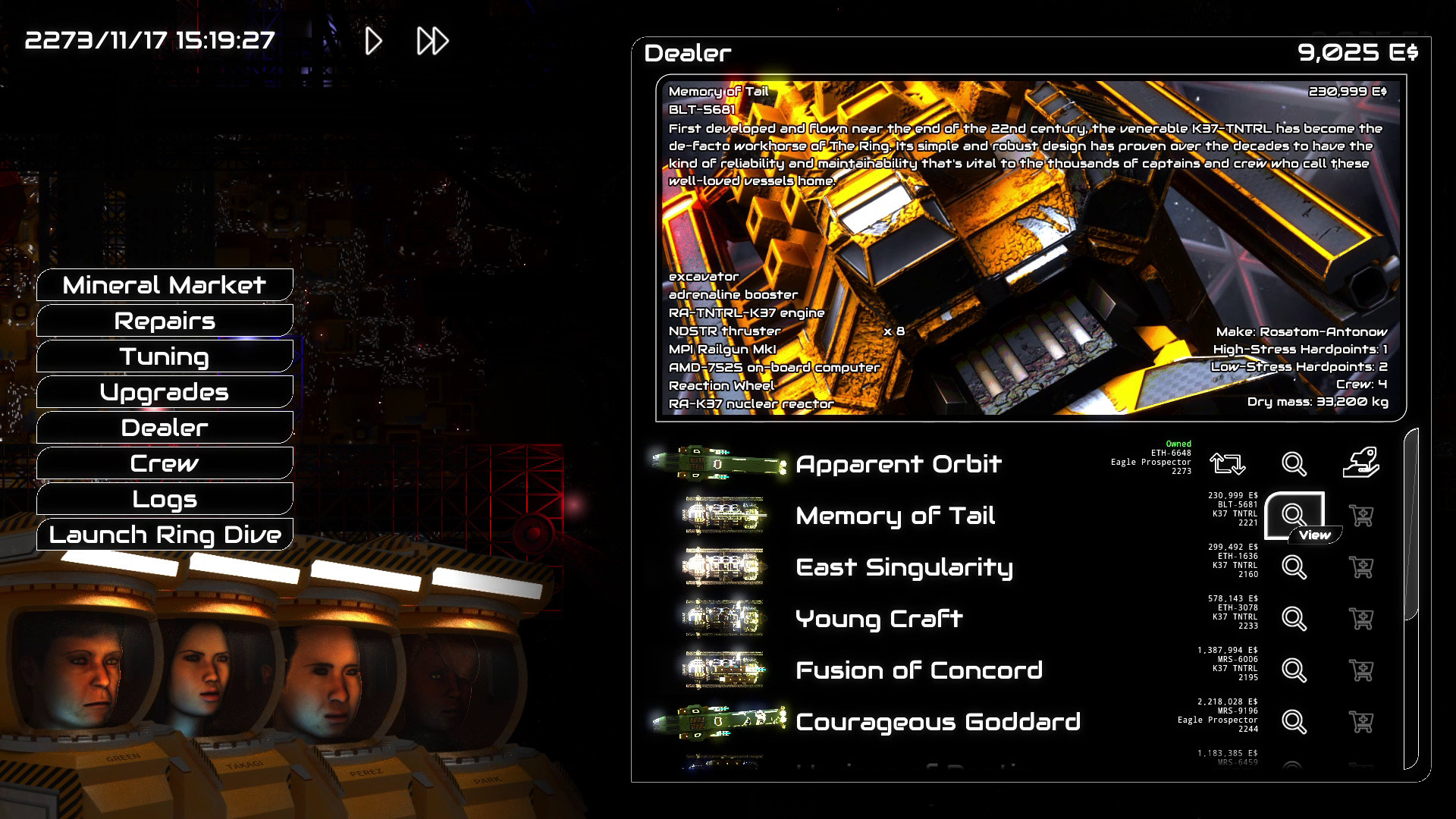The height and width of the screenshot is (819, 1456).
Task: Switch to the Crew screen
Action: tap(164, 463)
